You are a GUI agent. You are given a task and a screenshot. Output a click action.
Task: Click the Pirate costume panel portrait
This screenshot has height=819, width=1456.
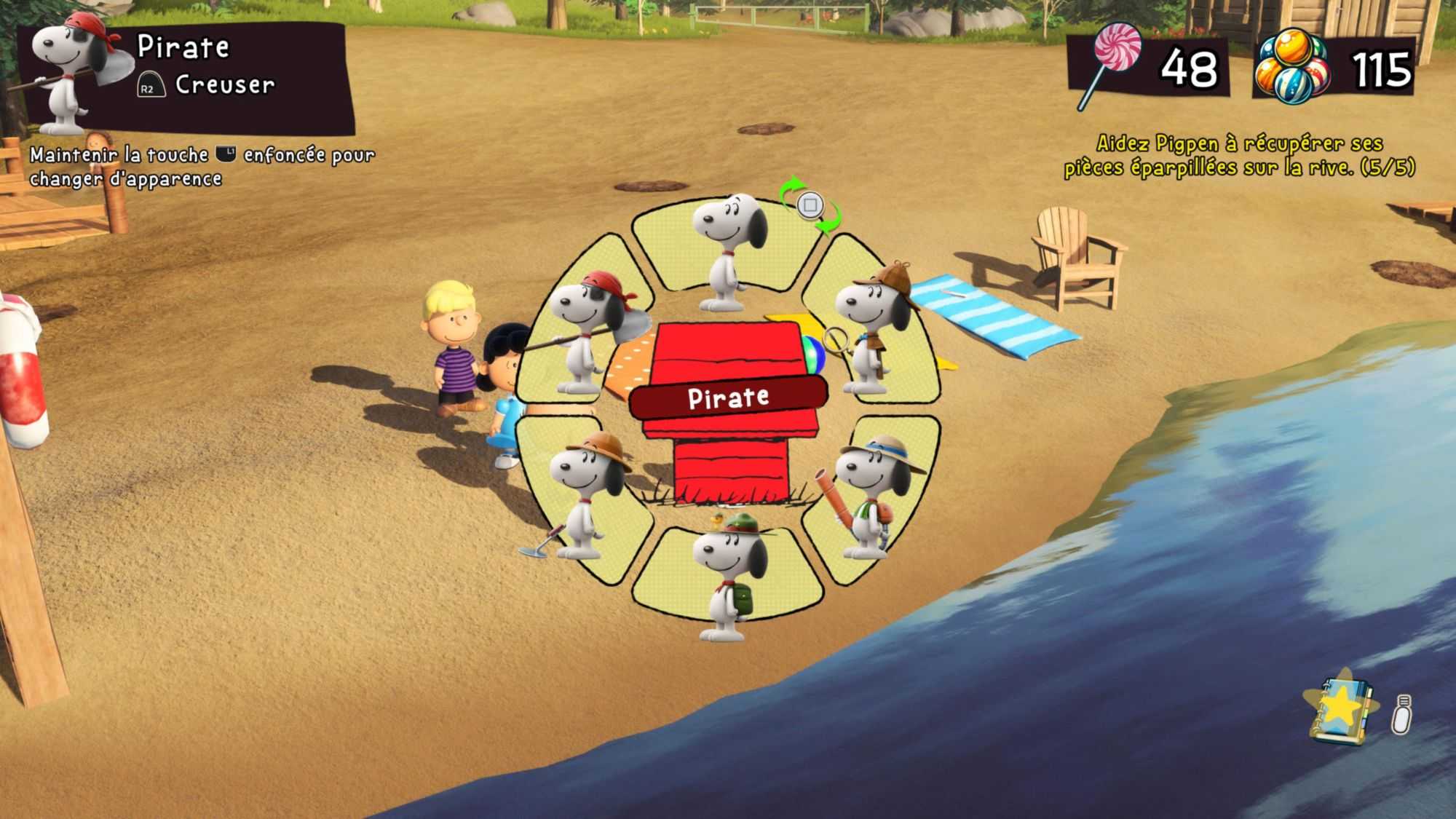(71, 71)
